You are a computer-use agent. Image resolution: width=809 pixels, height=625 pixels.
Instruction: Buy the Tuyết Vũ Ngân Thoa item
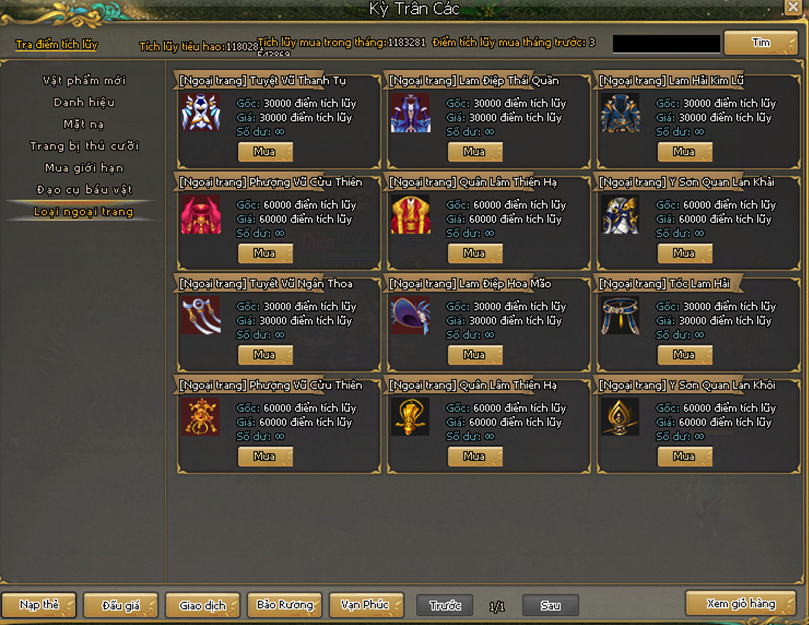pyautogui.click(x=265, y=355)
